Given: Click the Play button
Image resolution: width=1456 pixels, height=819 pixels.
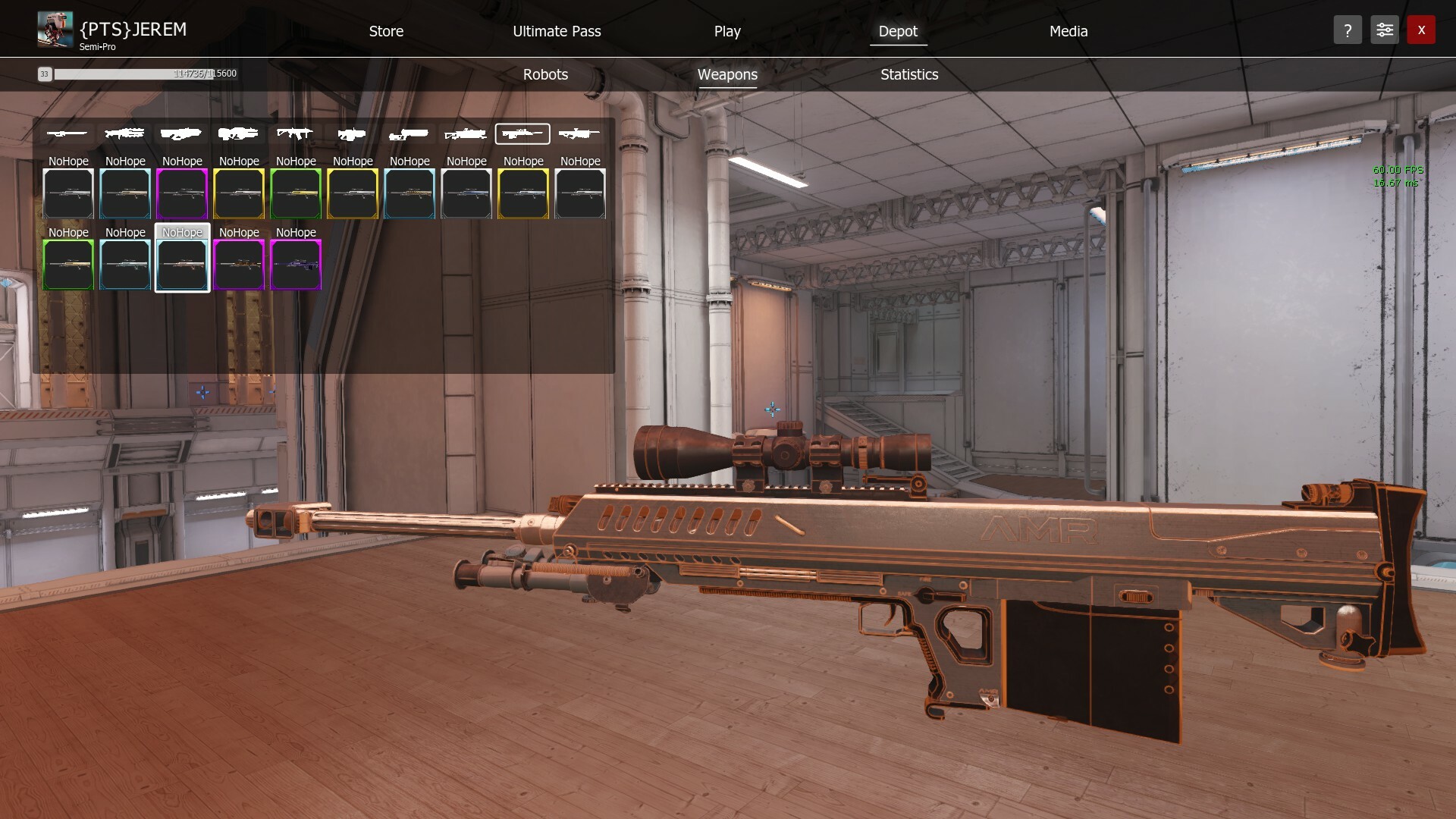Looking at the screenshot, I should click(726, 31).
